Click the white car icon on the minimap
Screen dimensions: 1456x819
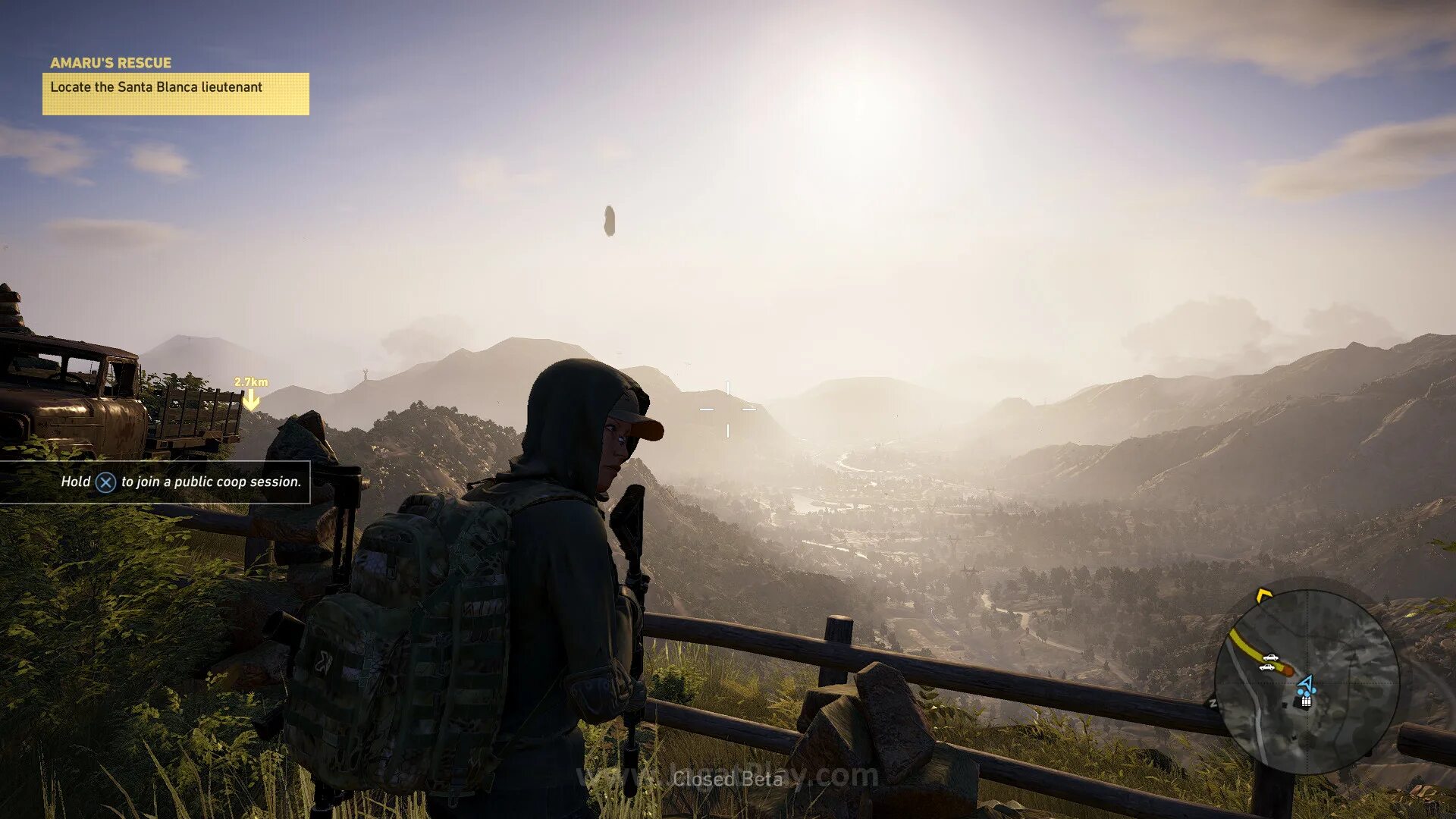[x=1270, y=657]
